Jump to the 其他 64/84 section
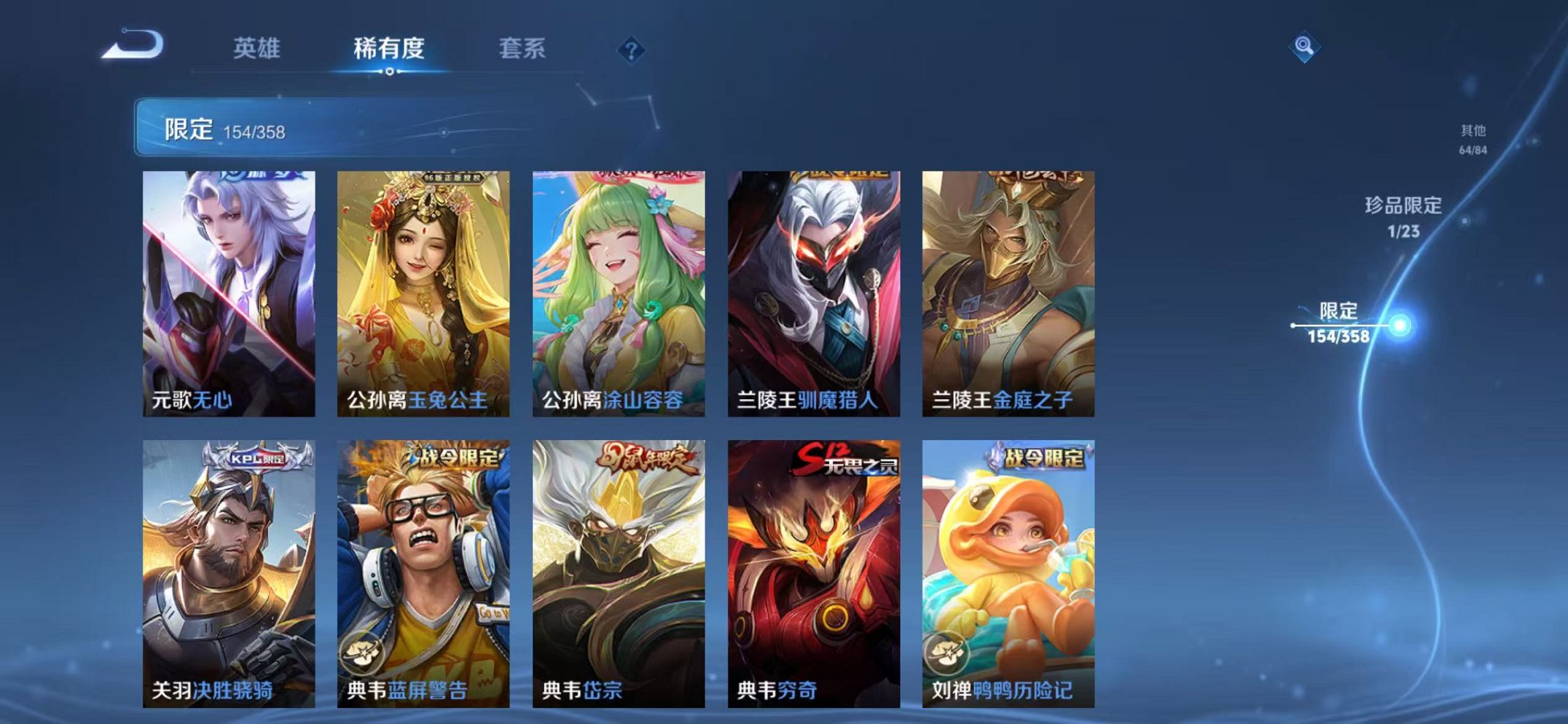Viewport: 1568px width, 724px height. [1473, 138]
